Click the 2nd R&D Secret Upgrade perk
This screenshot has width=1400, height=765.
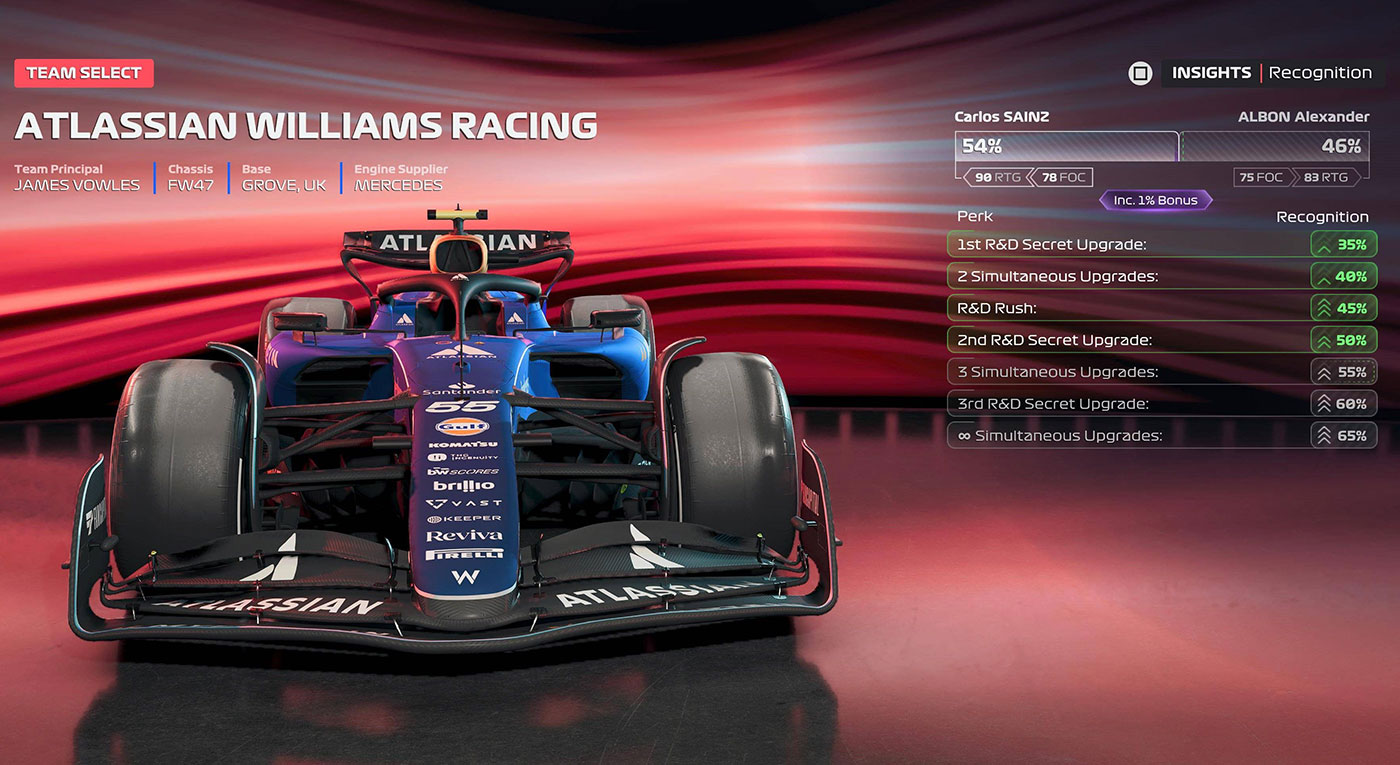pos(1160,340)
